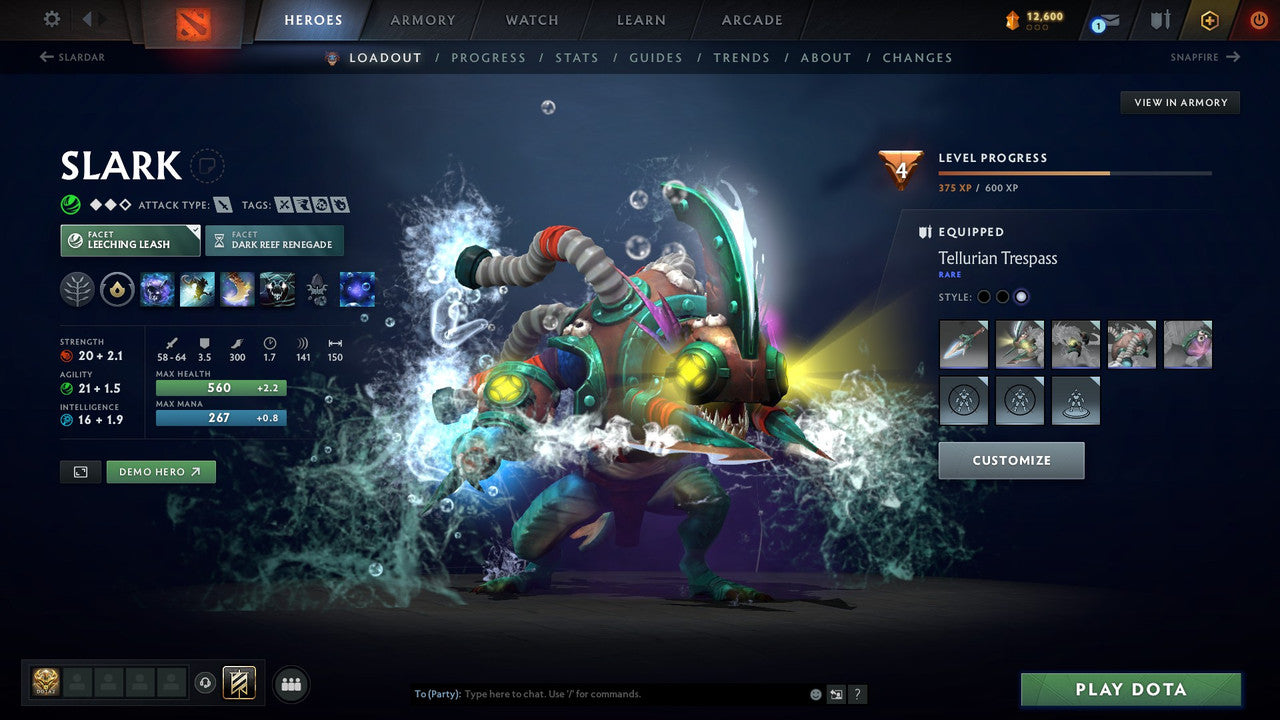This screenshot has width=1280, height=720.
Task: Click the power/logout icon top right
Action: 1258,19
